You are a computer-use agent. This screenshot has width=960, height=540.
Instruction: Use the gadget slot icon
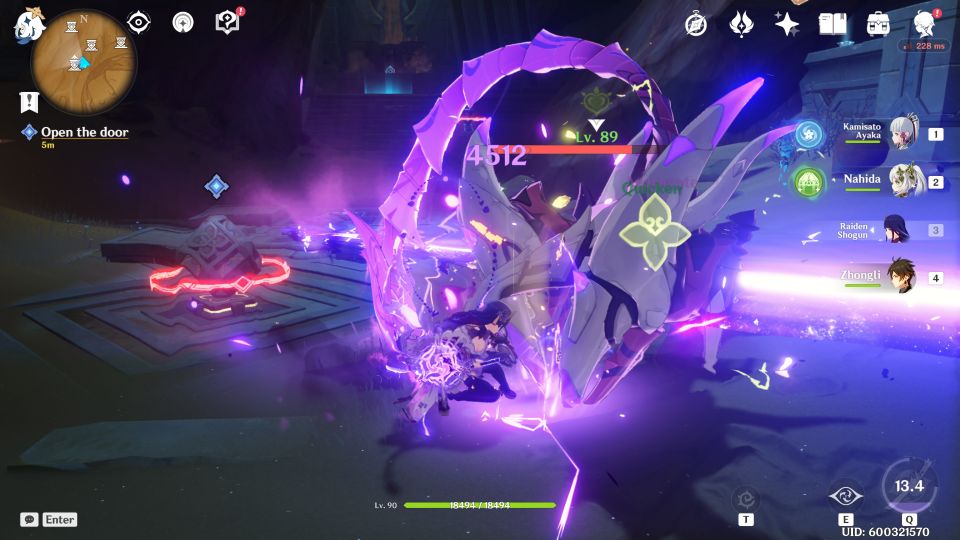click(746, 498)
